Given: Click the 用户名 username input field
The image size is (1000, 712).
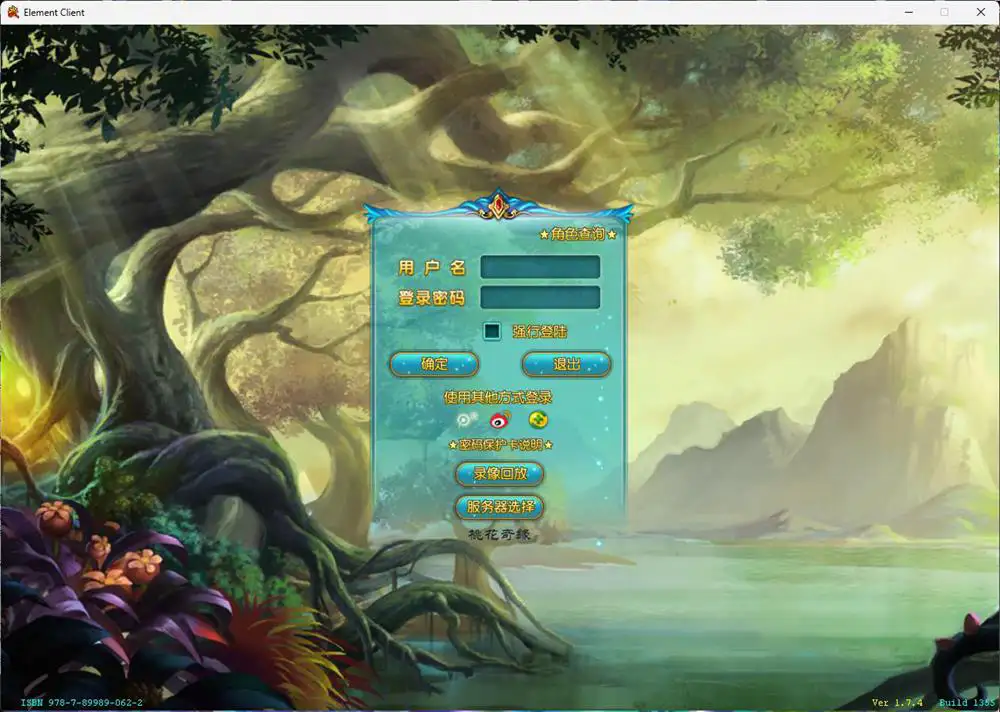Looking at the screenshot, I should coord(540,267).
